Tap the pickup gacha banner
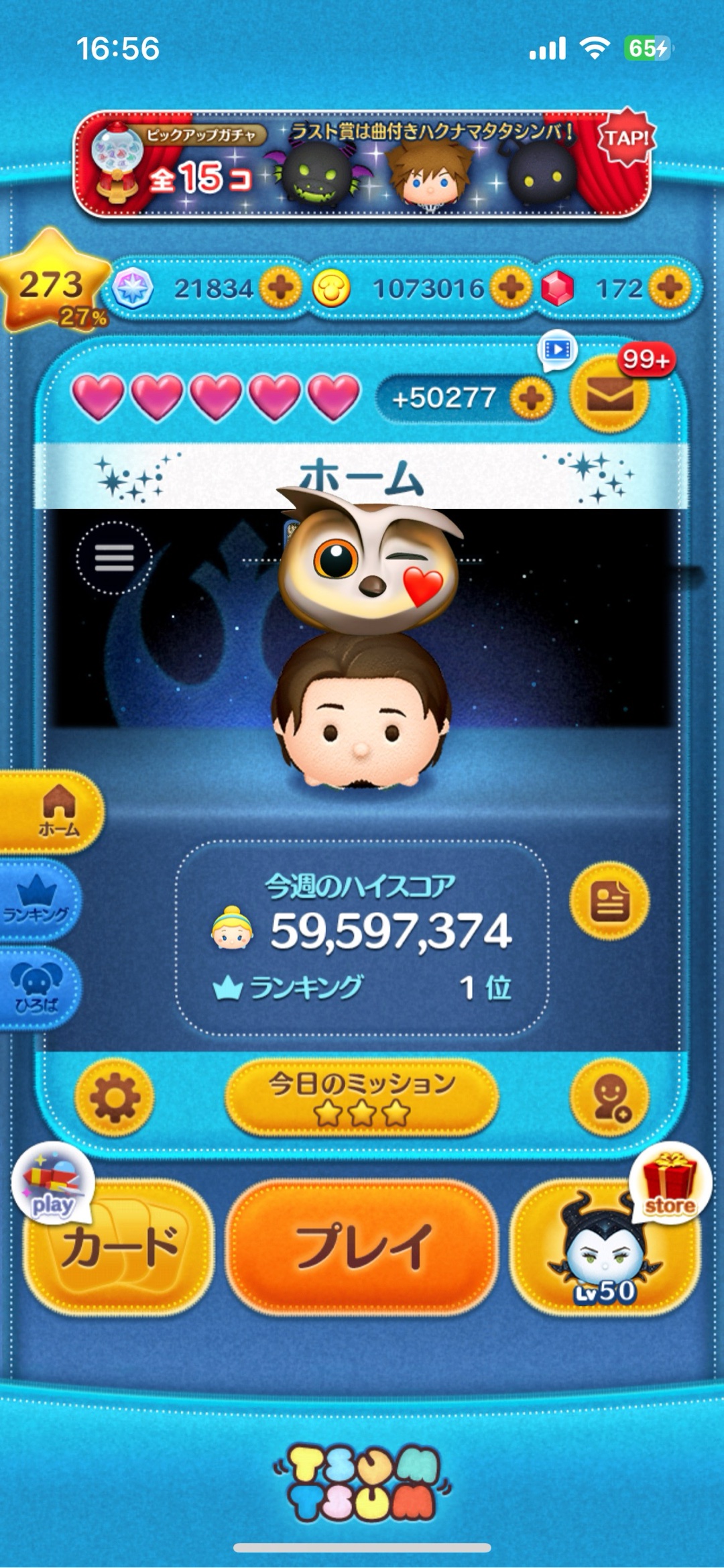 click(x=362, y=164)
